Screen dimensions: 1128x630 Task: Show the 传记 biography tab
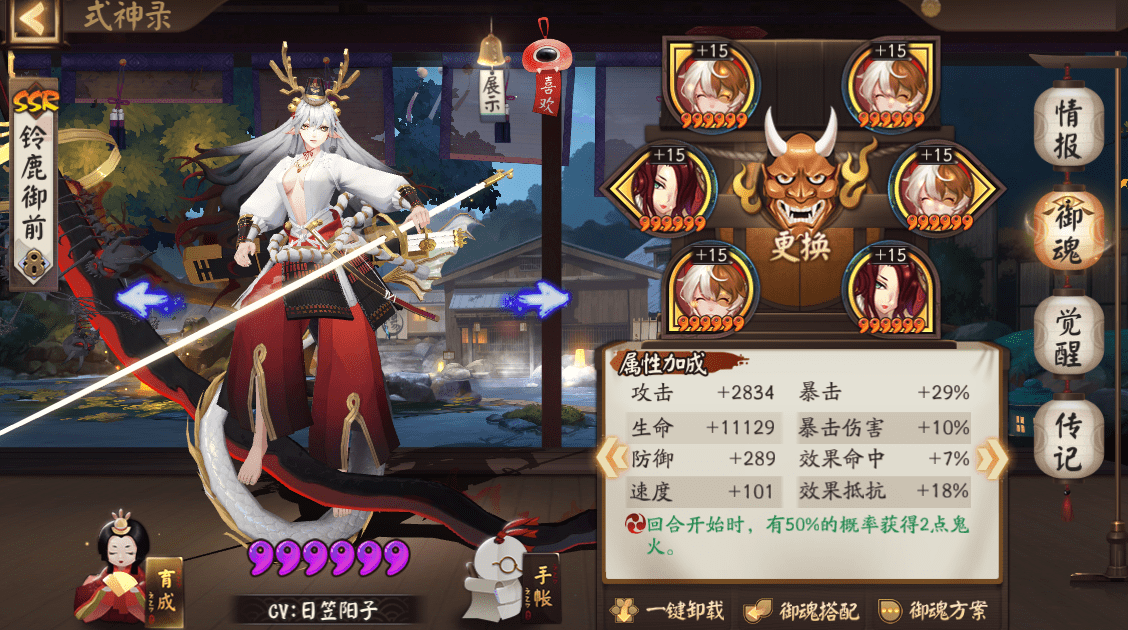(x=1067, y=442)
